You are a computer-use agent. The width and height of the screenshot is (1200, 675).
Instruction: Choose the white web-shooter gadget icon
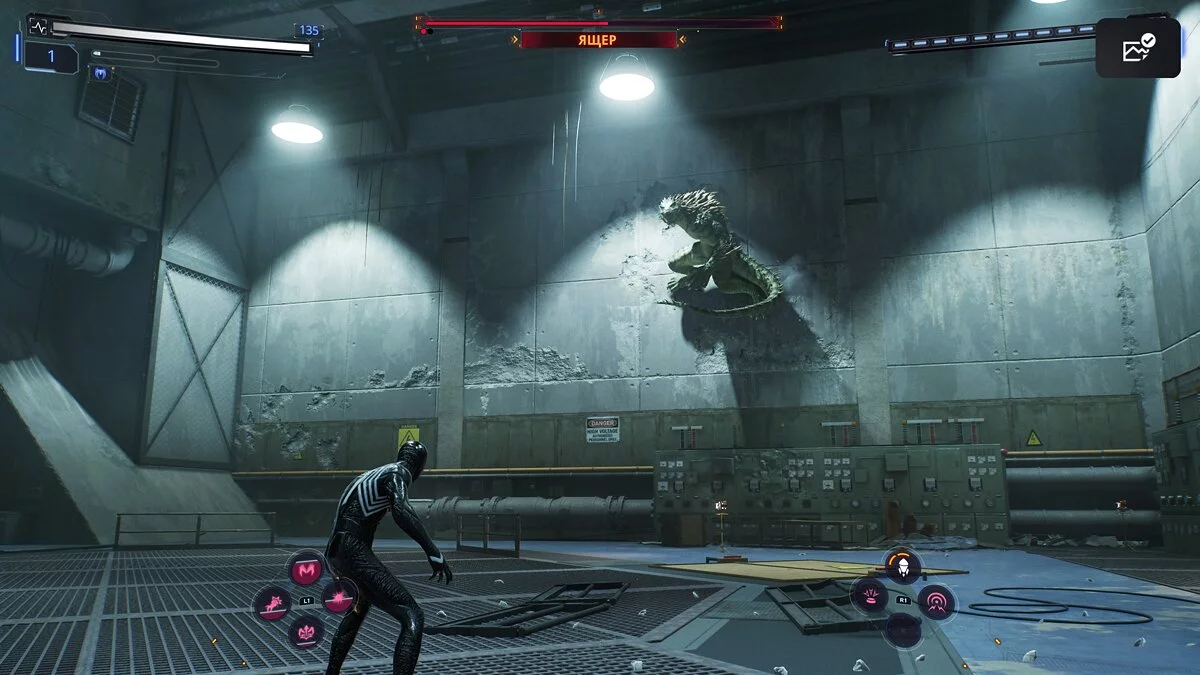click(x=903, y=566)
